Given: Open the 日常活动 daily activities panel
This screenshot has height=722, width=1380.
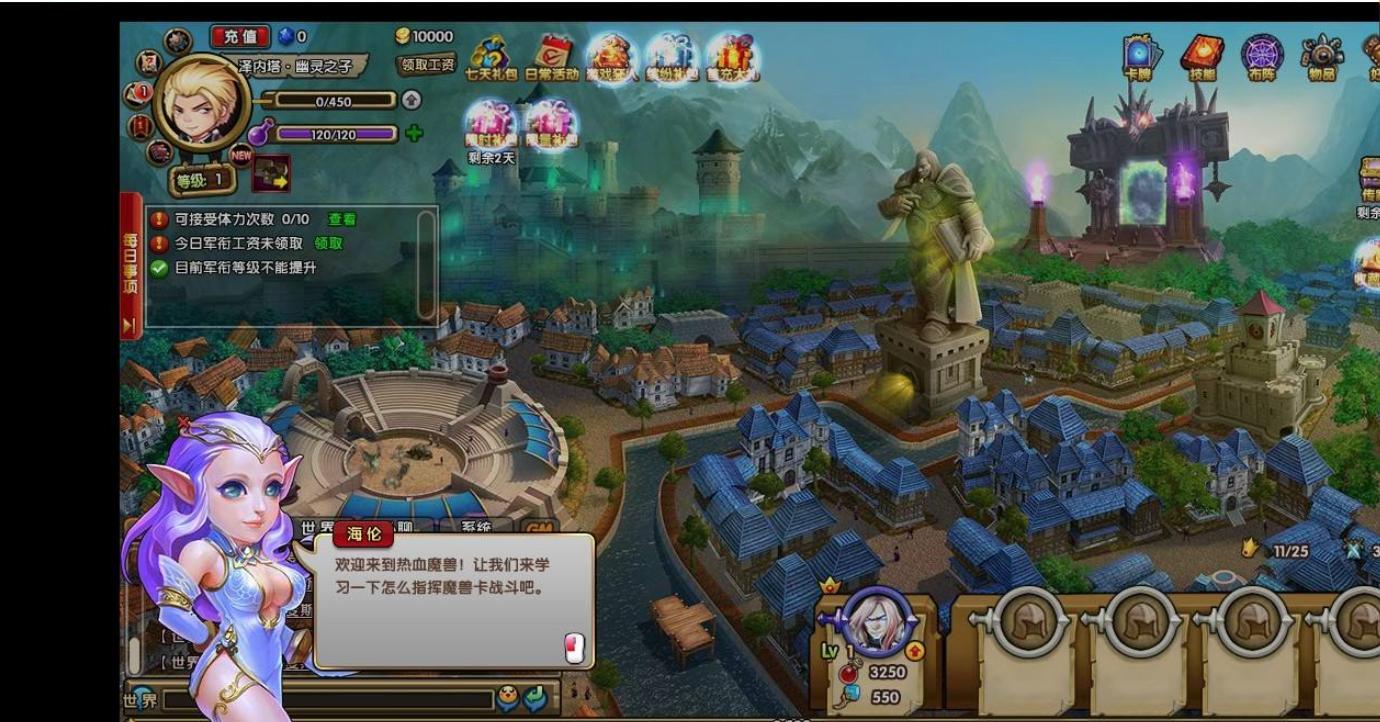Looking at the screenshot, I should 552,53.
